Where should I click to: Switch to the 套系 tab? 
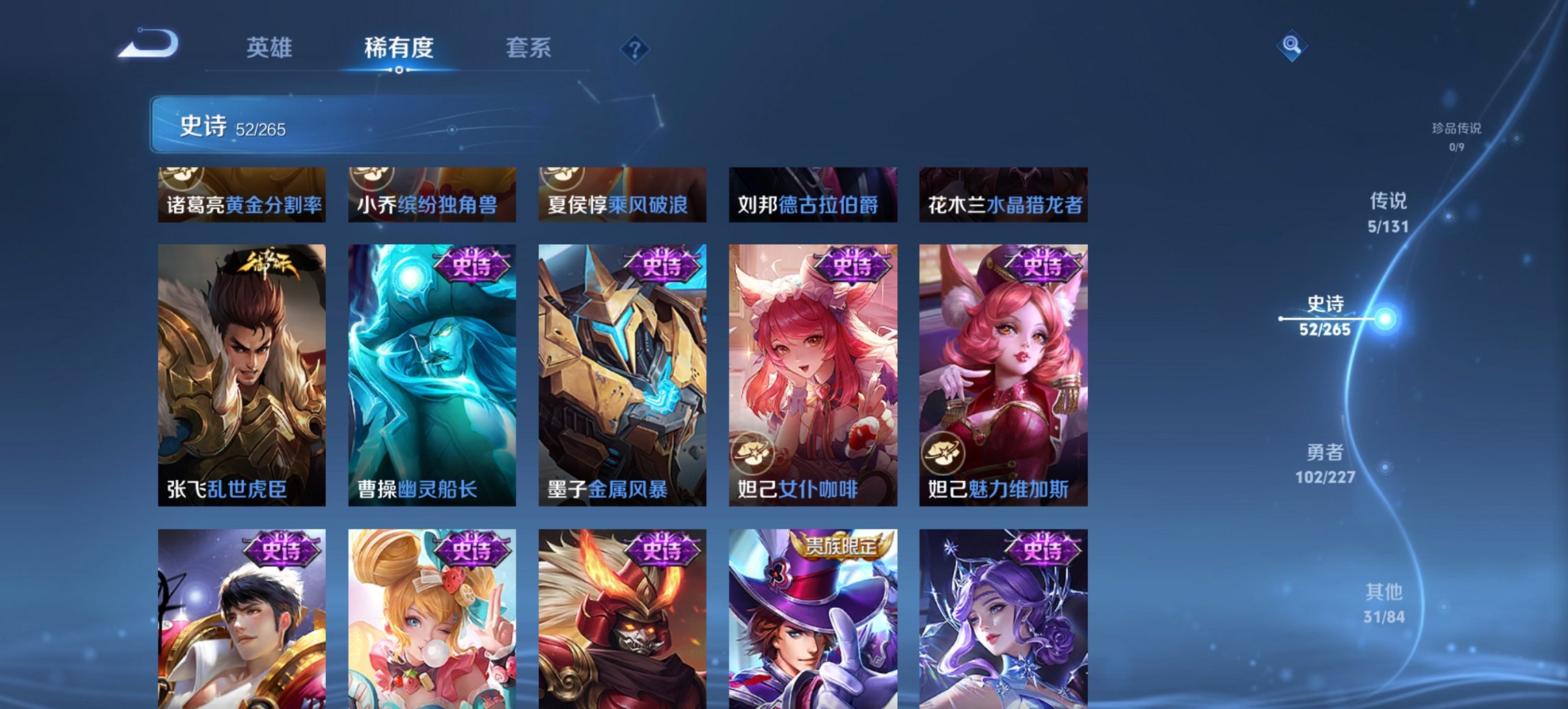click(528, 48)
